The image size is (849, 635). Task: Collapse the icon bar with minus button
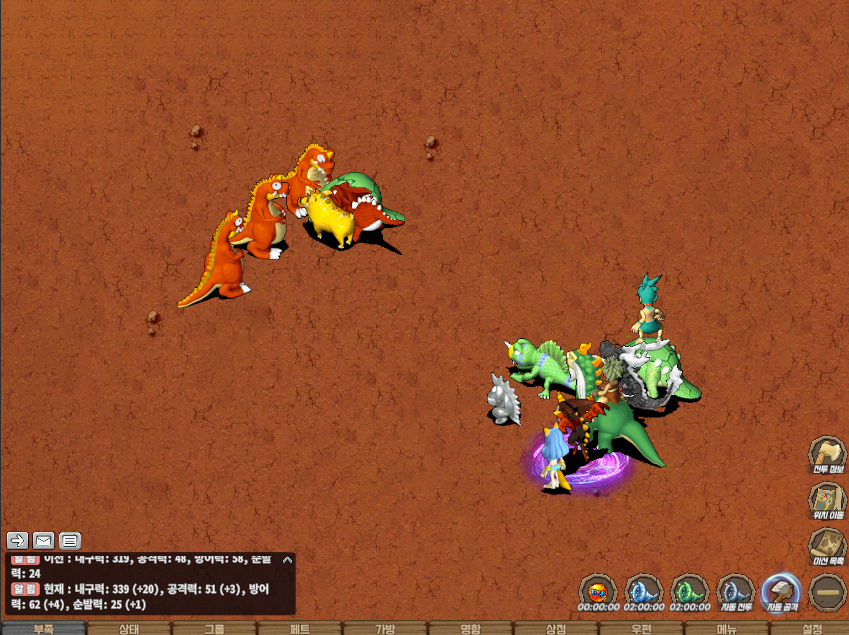[827, 592]
